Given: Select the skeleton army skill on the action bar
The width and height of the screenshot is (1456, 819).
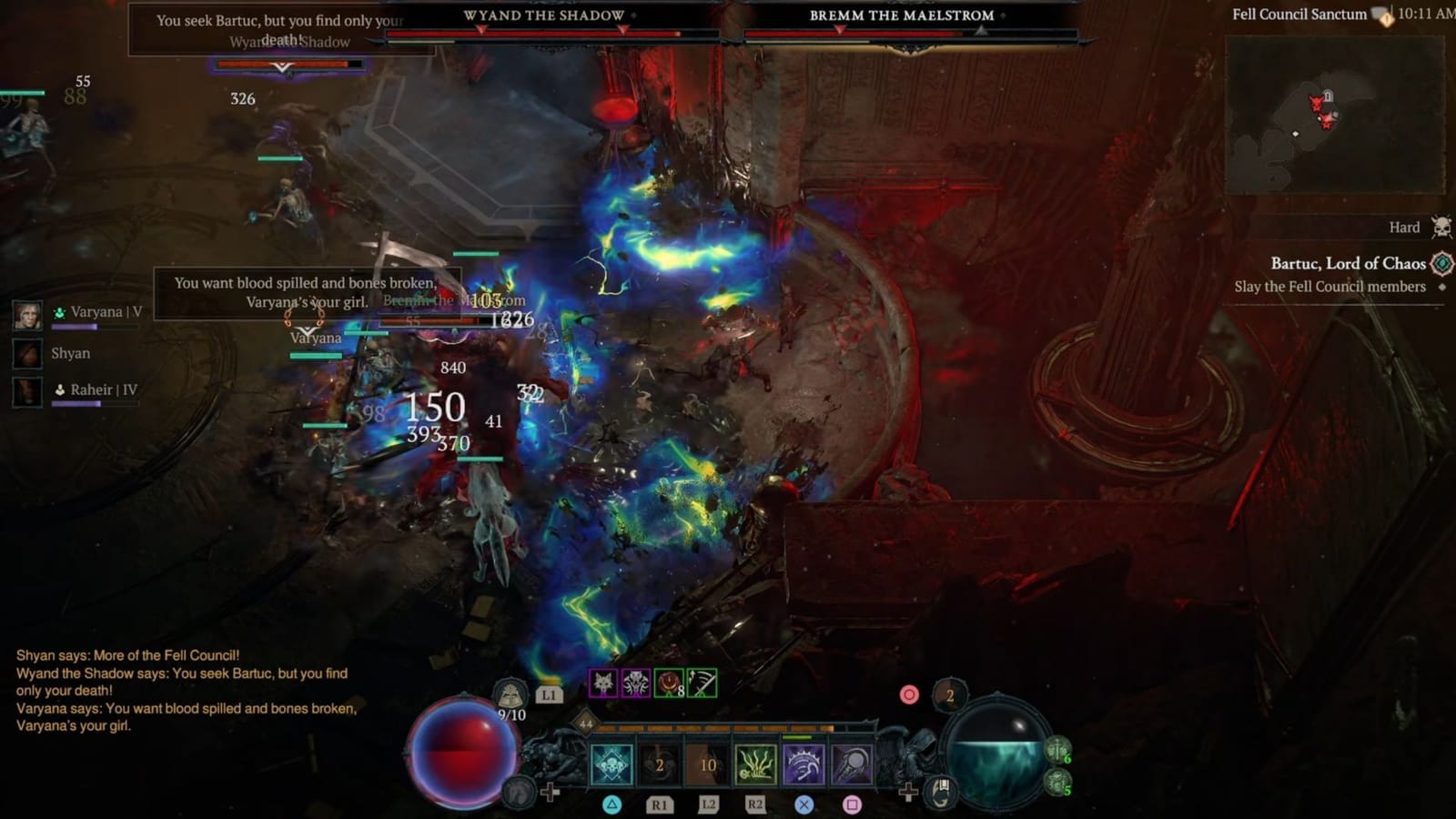Looking at the screenshot, I should [x=612, y=763].
